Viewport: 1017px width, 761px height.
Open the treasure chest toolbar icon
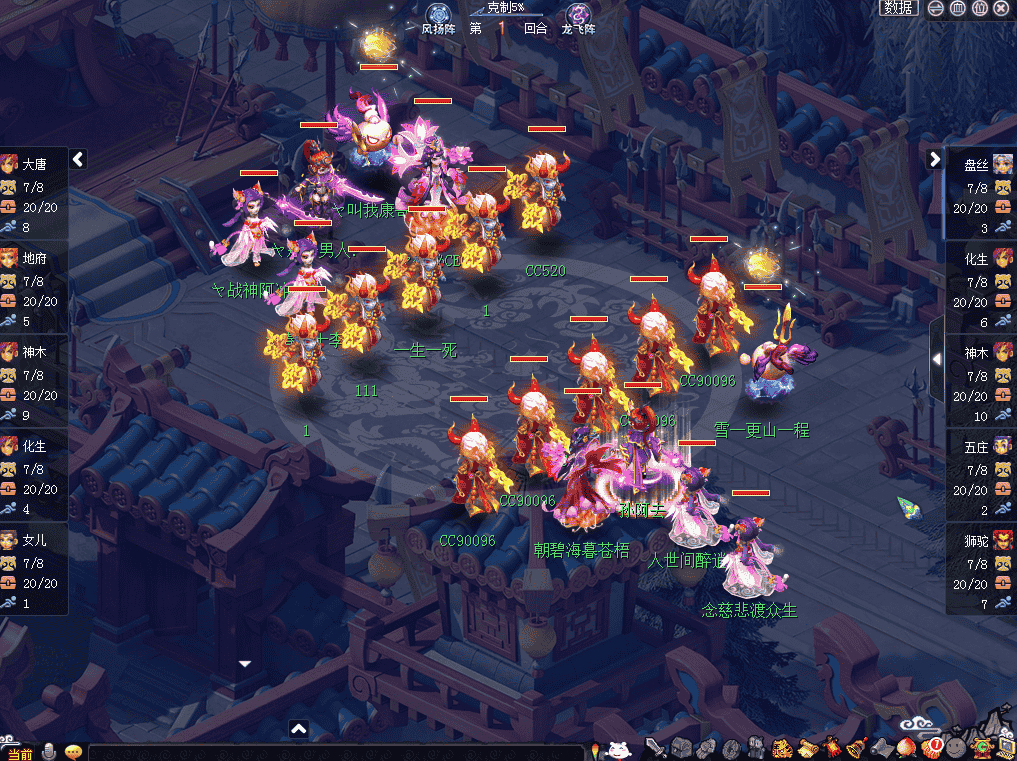pyautogui.click(x=681, y=748)
